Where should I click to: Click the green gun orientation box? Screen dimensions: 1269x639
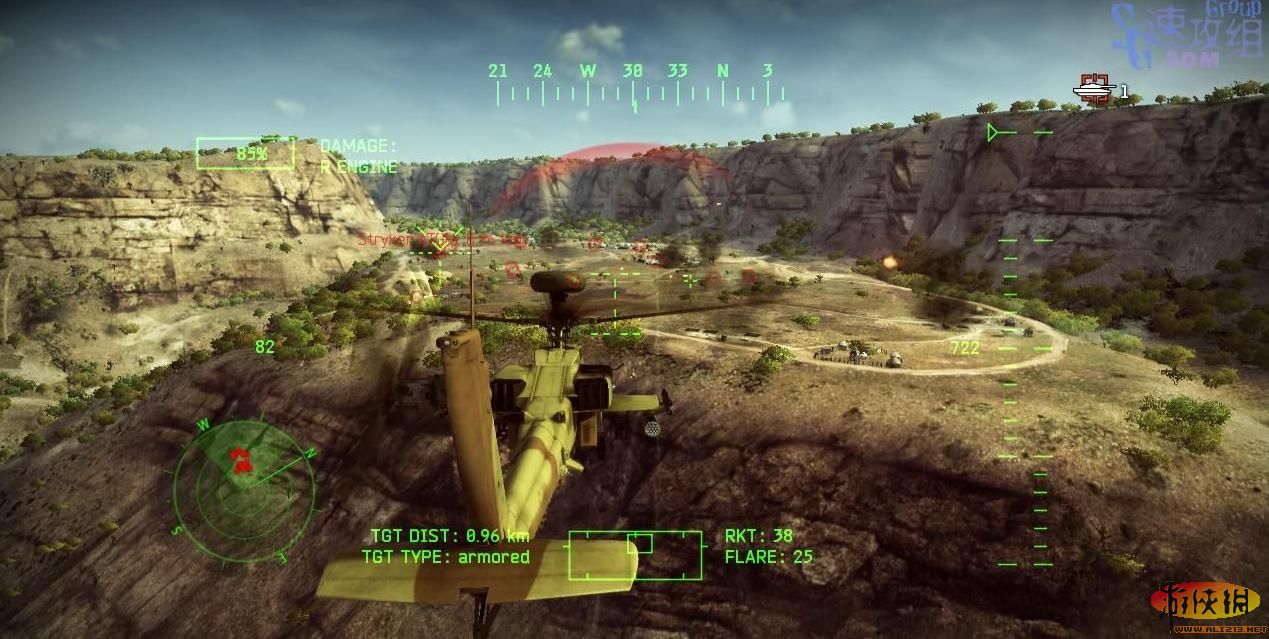[635, 555]
